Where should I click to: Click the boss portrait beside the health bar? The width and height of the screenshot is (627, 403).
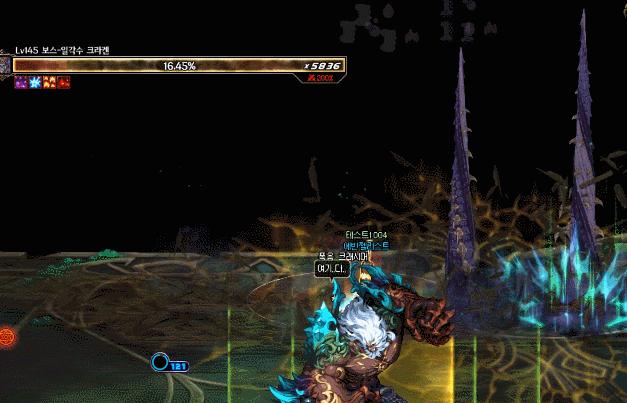coord(5,65)
